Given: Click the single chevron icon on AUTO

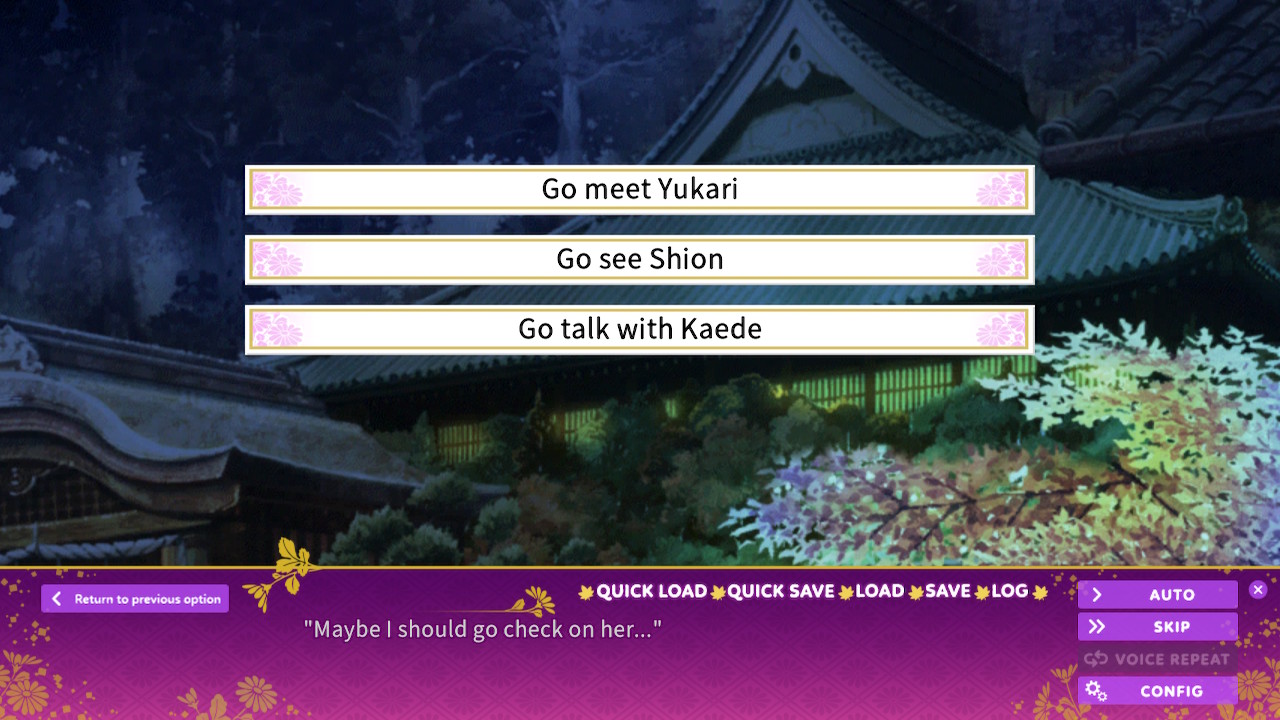Looking at the screenshot, I should point(1097,594).
